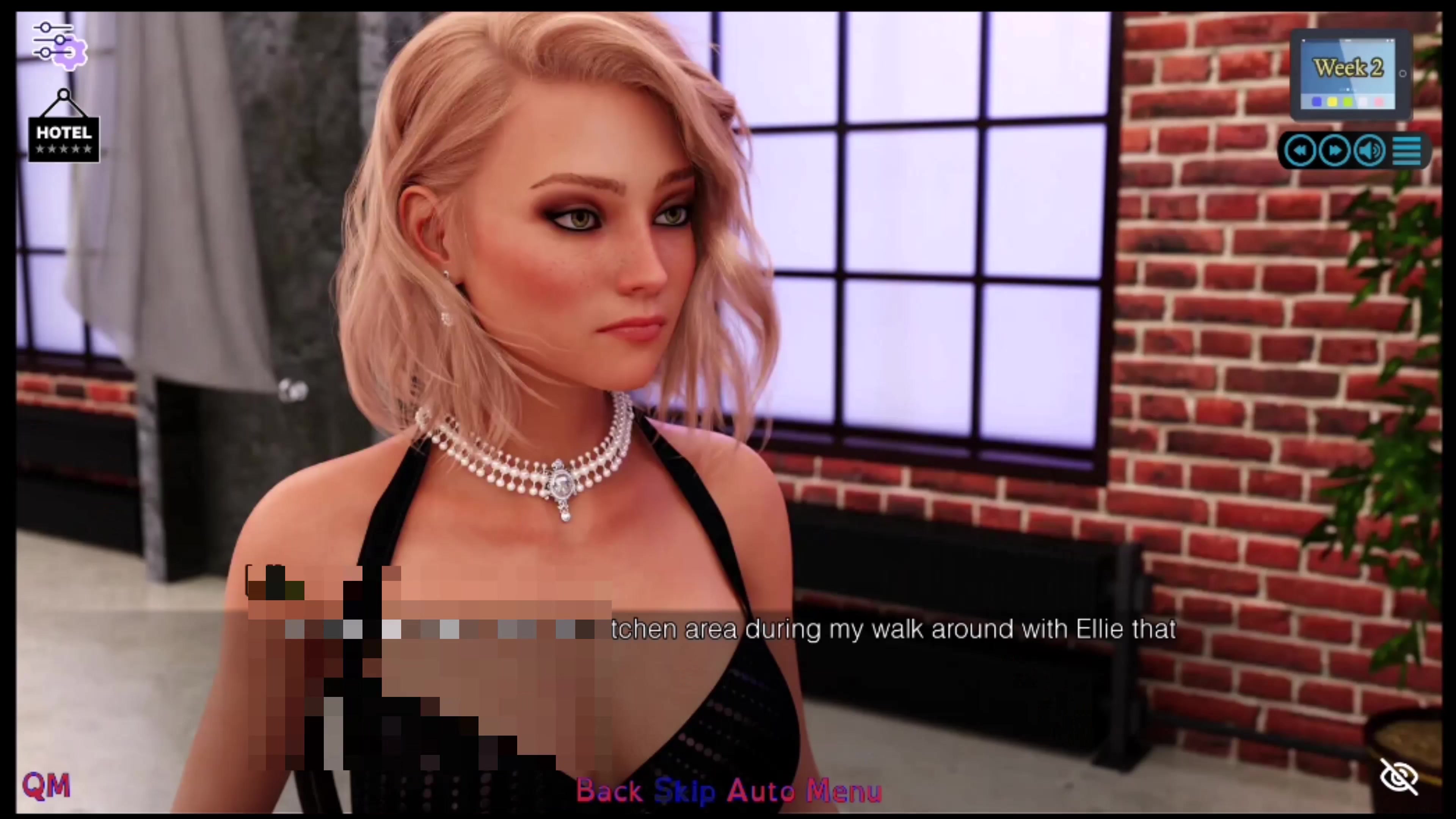Select the yellow app swatch on the tablet

[x=1332, y=102]
